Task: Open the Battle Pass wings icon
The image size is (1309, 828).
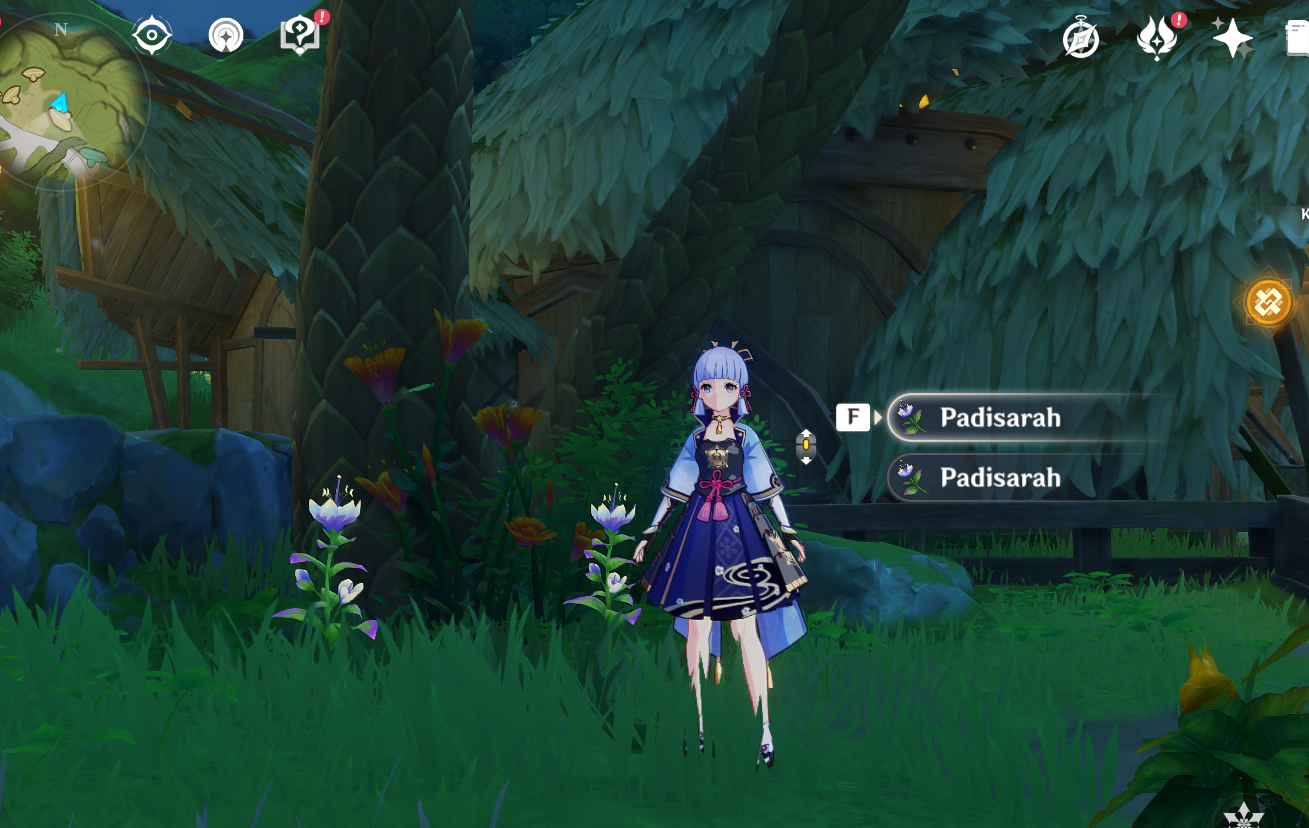Action: point(1157,38)
